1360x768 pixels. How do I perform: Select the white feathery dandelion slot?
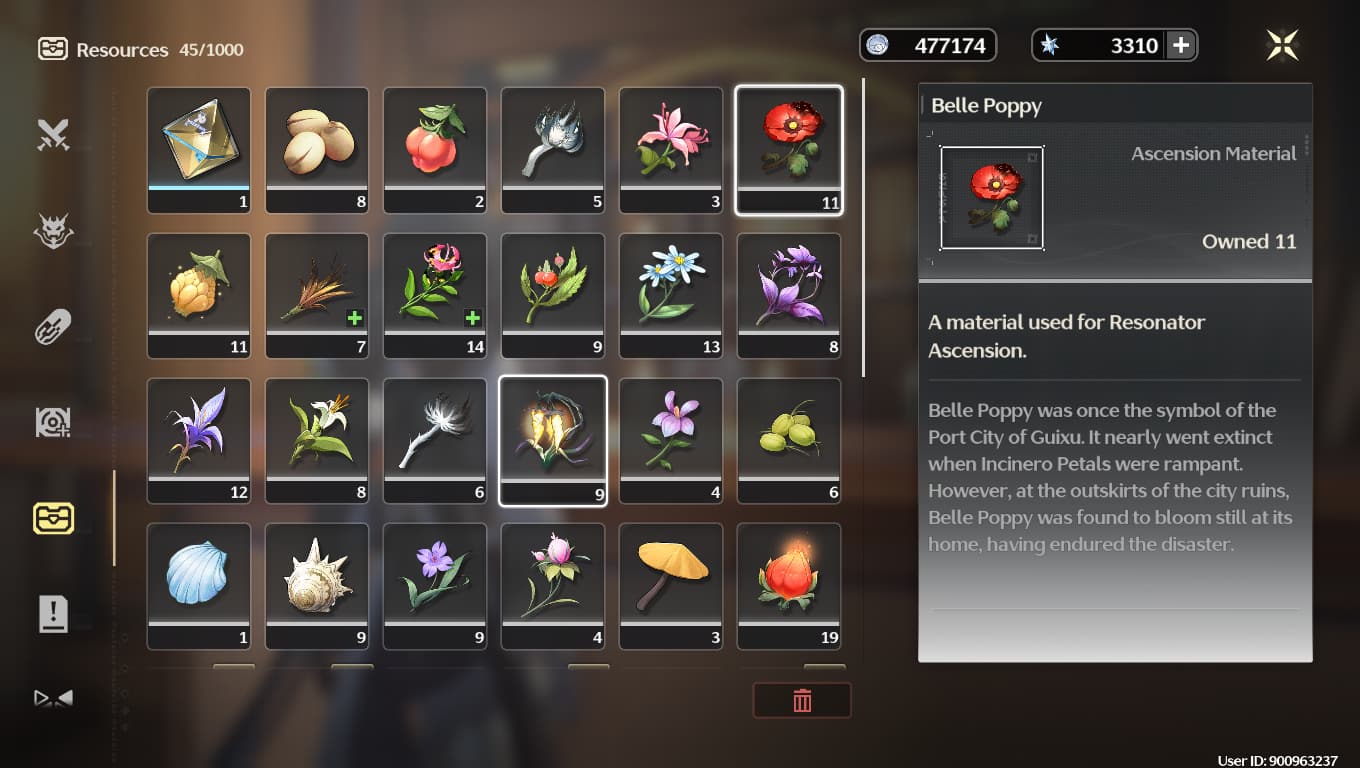coord(435,441)
